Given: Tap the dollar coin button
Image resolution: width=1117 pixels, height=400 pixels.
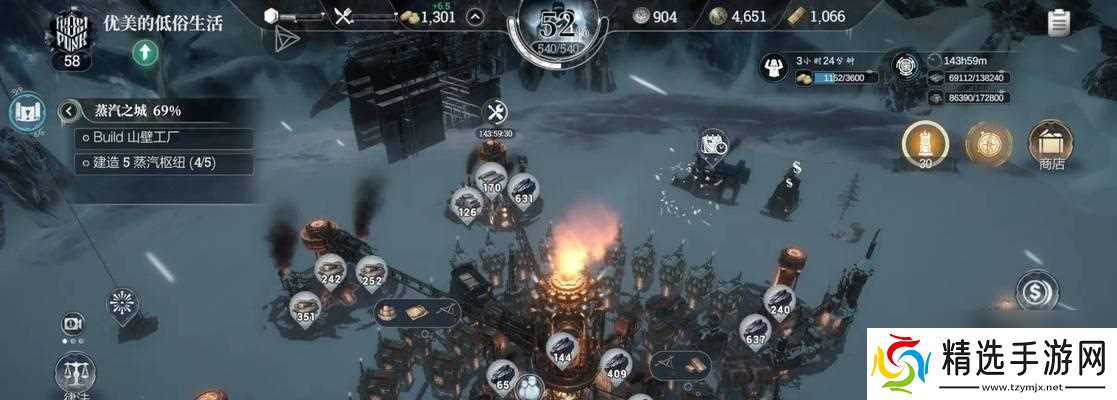Looking at the screenshot, I should point(1036,292).
